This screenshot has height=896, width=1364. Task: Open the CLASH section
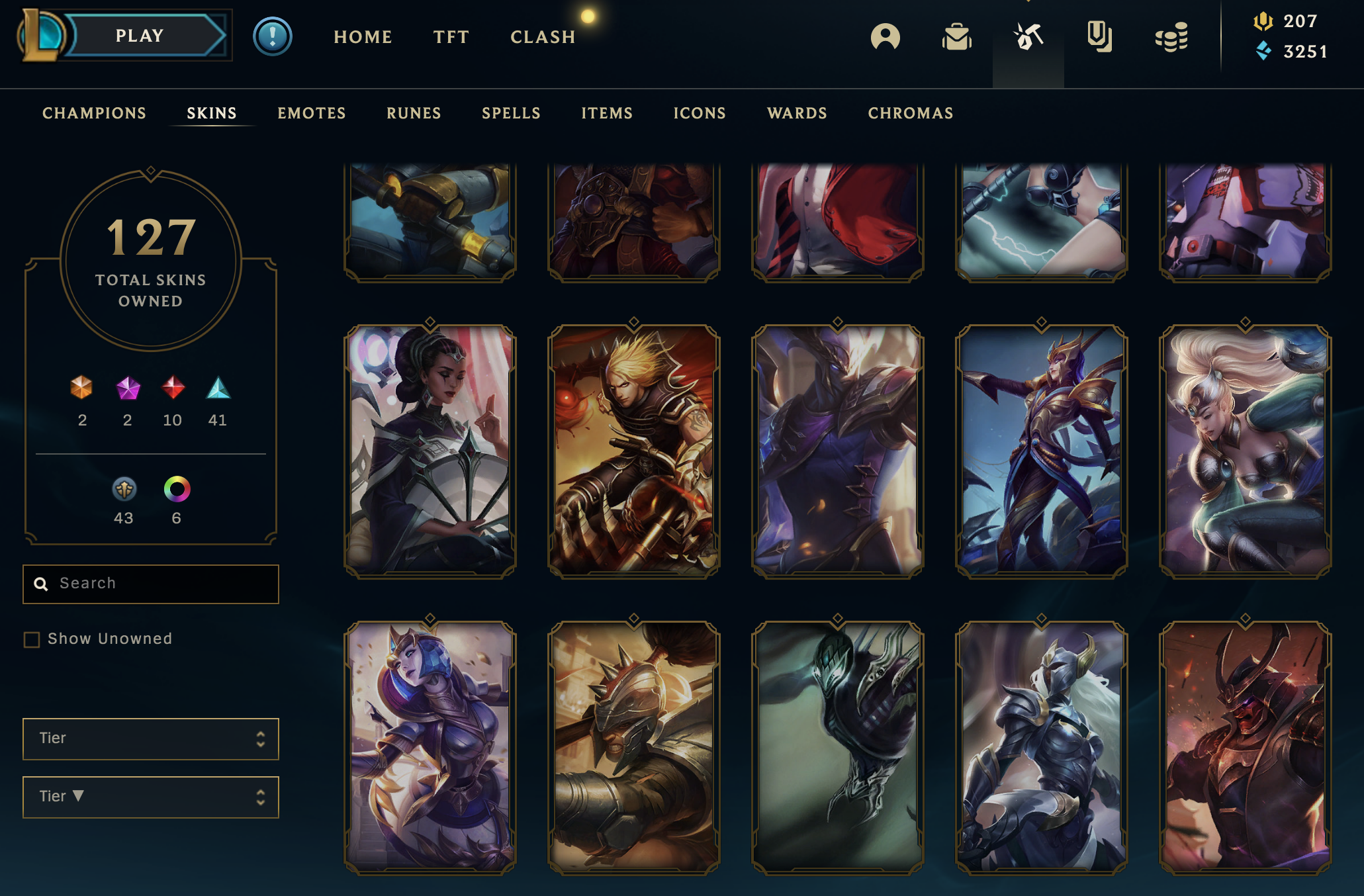(x=543, y=37)
